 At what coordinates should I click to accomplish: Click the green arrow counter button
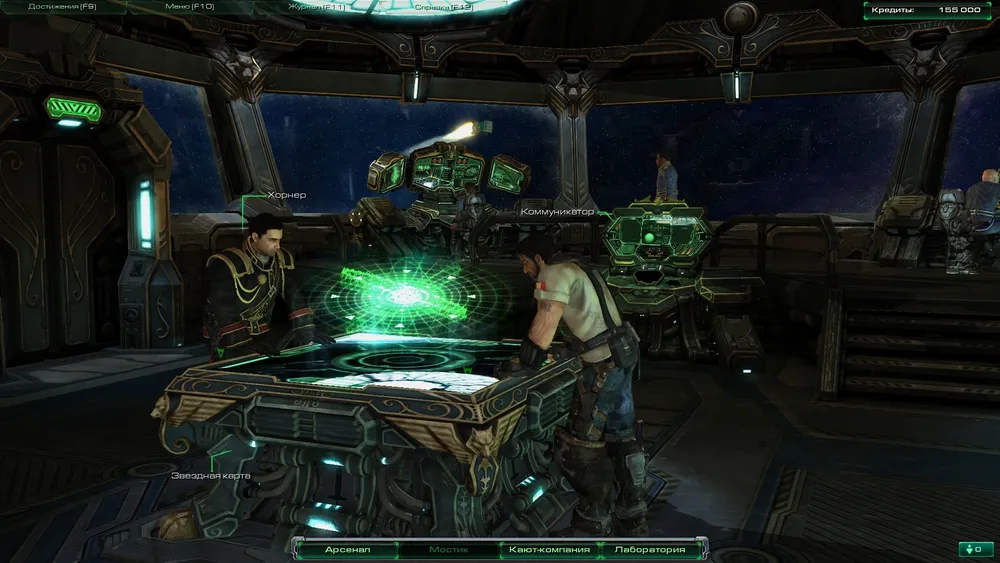coord(976,549)
